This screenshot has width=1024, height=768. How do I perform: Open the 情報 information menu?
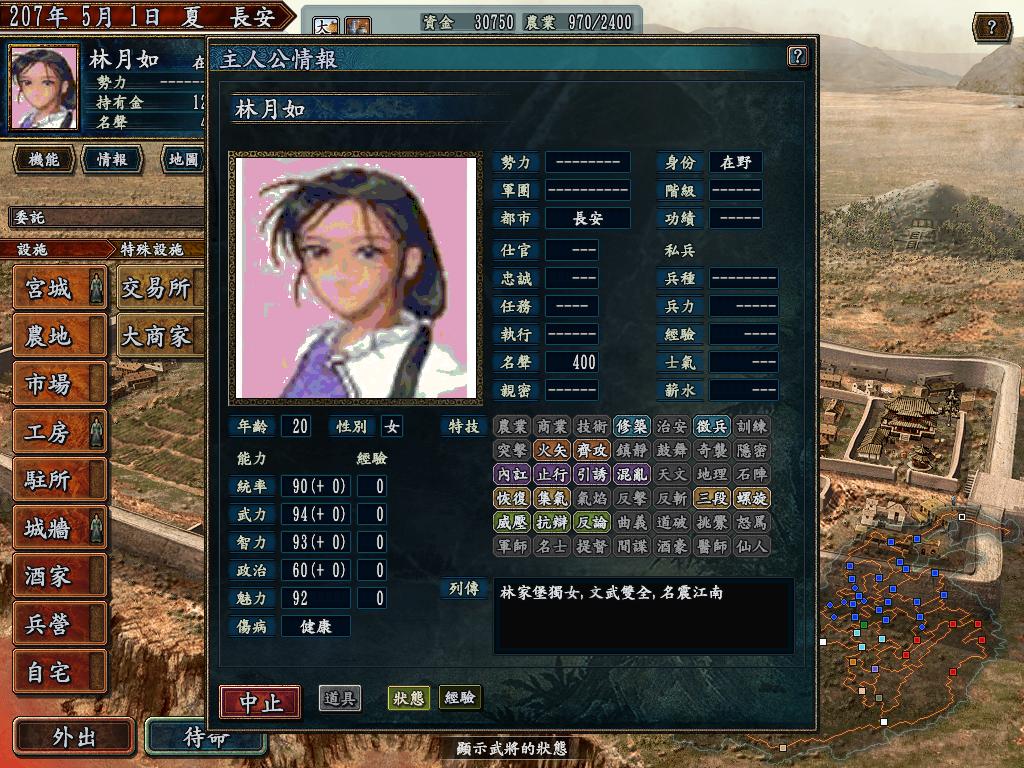111,159
